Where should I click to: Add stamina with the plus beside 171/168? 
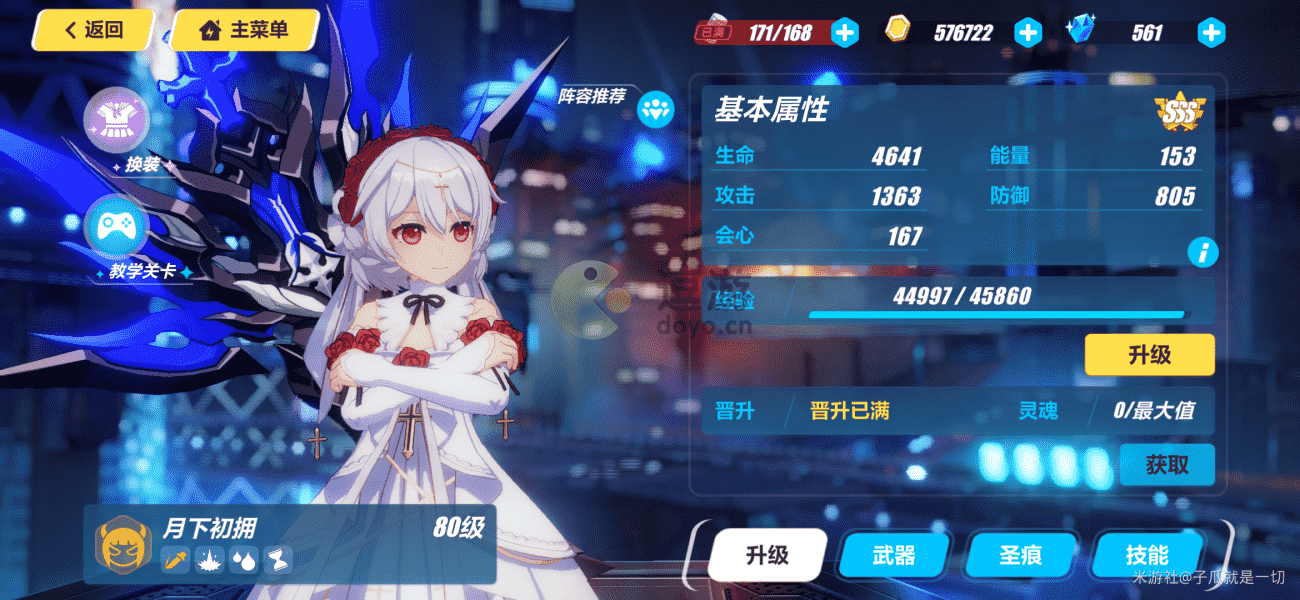click(x=845, y=33)
